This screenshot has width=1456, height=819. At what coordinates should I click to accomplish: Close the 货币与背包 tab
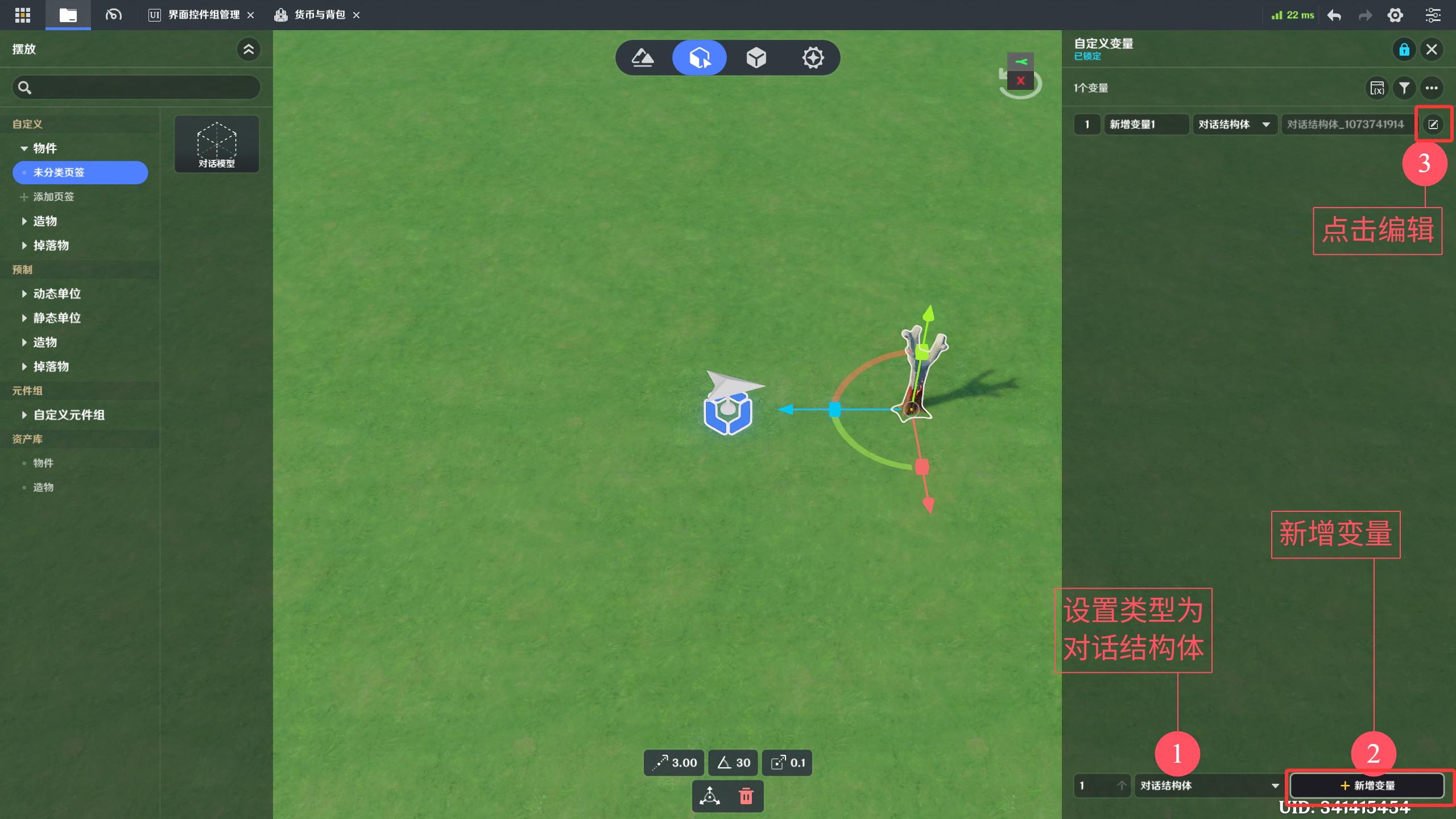pyautogui.click(x=357, y=15)
